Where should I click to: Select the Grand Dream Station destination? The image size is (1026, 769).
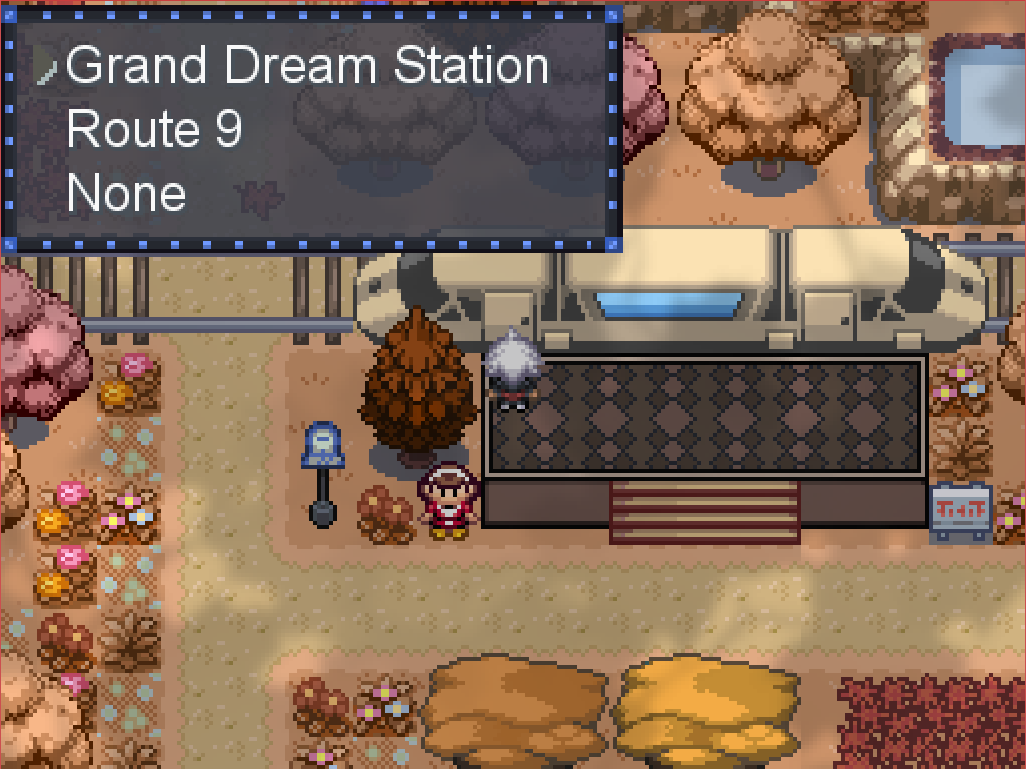[x=307, y=66]
